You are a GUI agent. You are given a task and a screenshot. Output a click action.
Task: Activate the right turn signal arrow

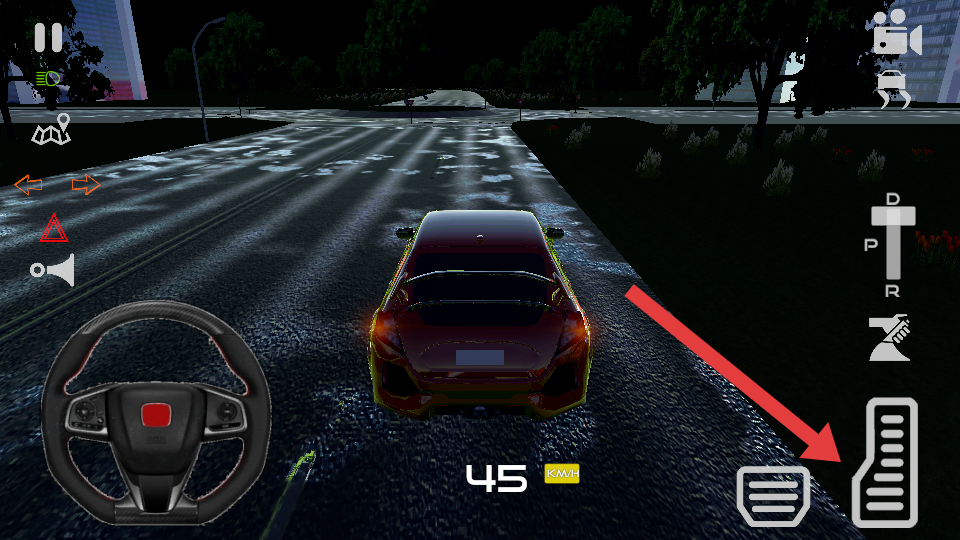coord(86,185)
